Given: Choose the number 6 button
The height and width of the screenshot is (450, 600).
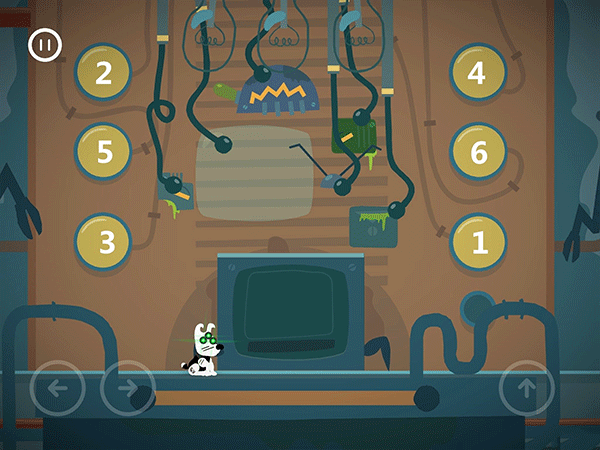Looking at the screenshot, I should [477, 152].
